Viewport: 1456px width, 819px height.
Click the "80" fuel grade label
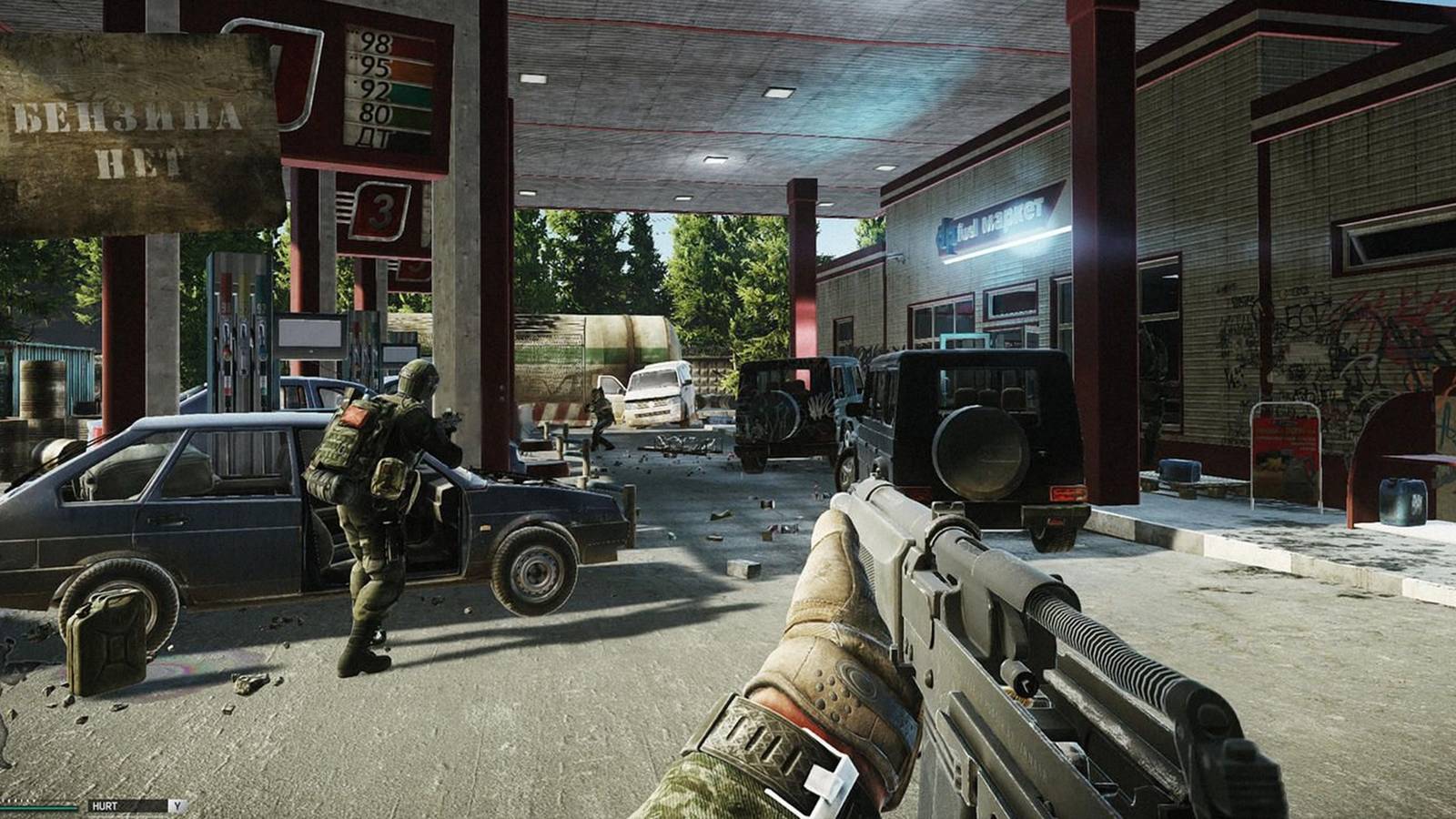[373, 111]
